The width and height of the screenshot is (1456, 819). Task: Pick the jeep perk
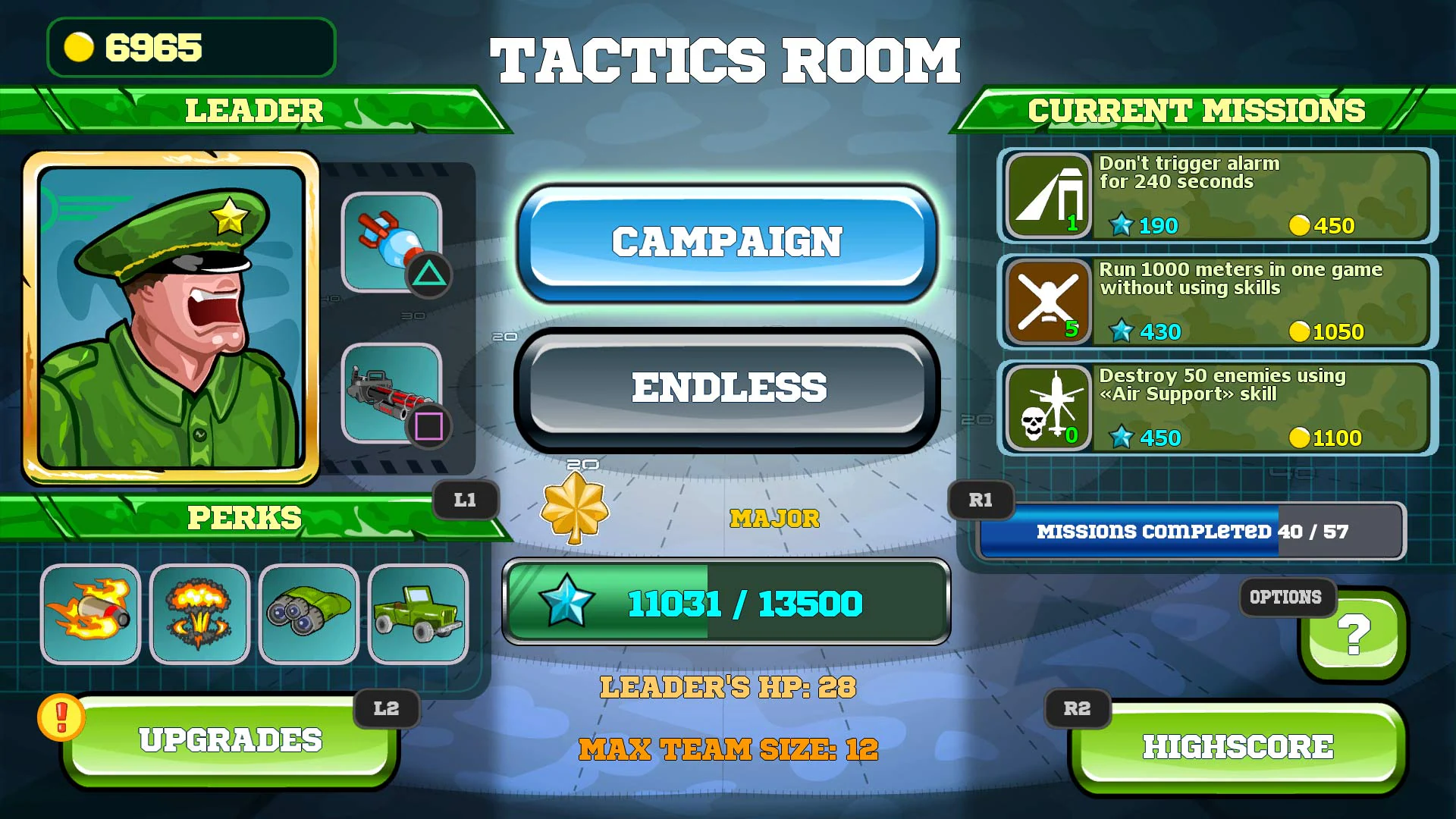point(418,614)
